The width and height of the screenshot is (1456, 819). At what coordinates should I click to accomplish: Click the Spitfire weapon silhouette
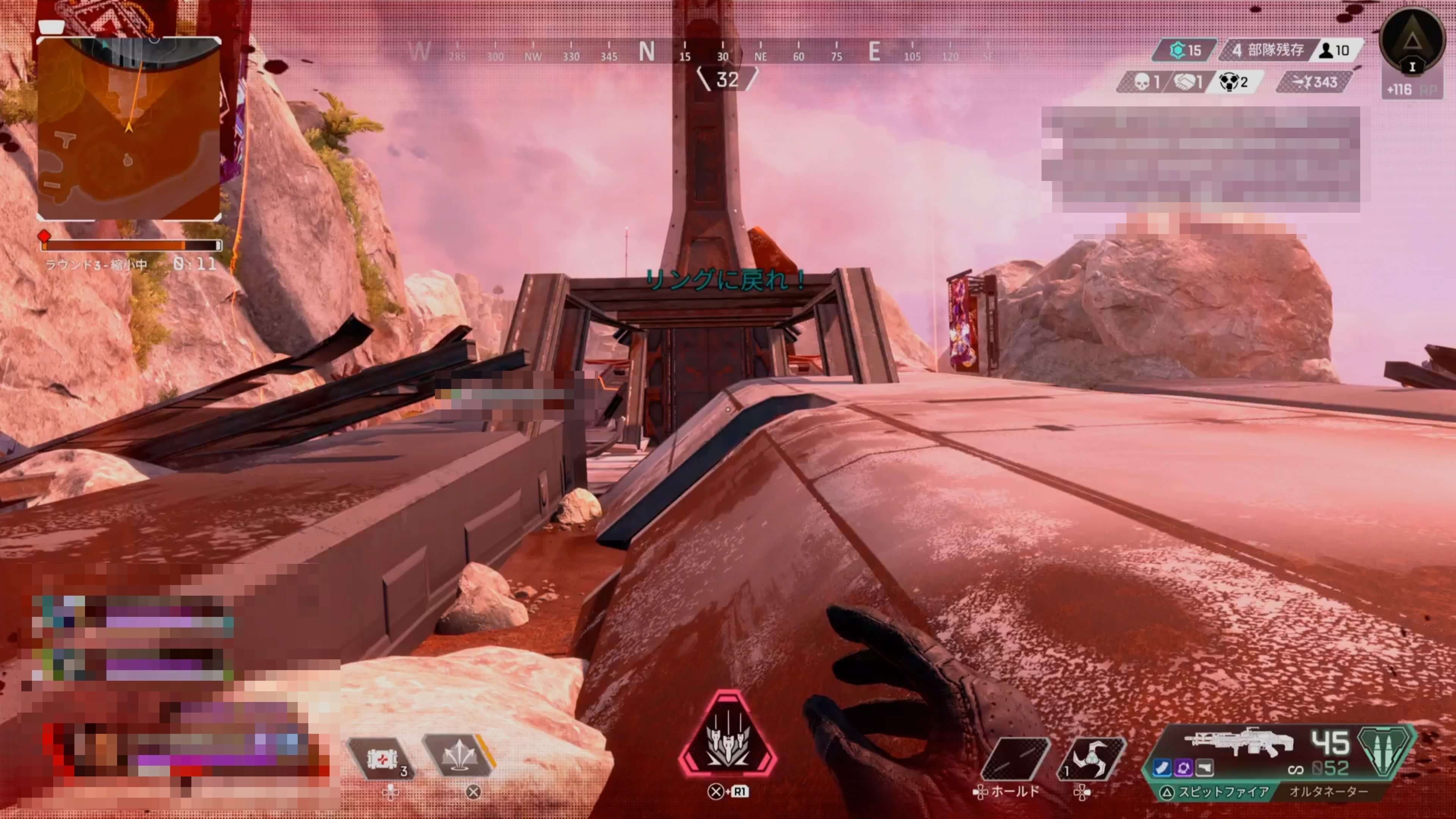pos(1238,742)
